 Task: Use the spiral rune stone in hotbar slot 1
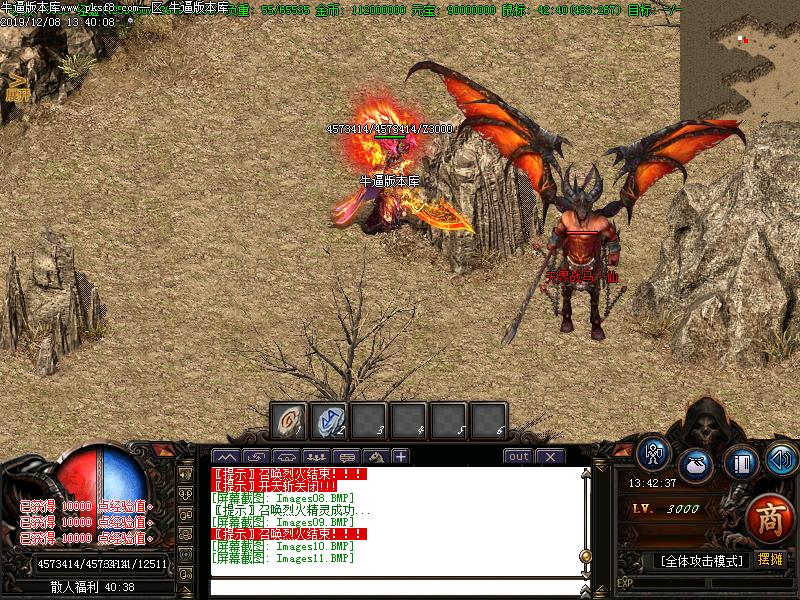click(289, 421)
